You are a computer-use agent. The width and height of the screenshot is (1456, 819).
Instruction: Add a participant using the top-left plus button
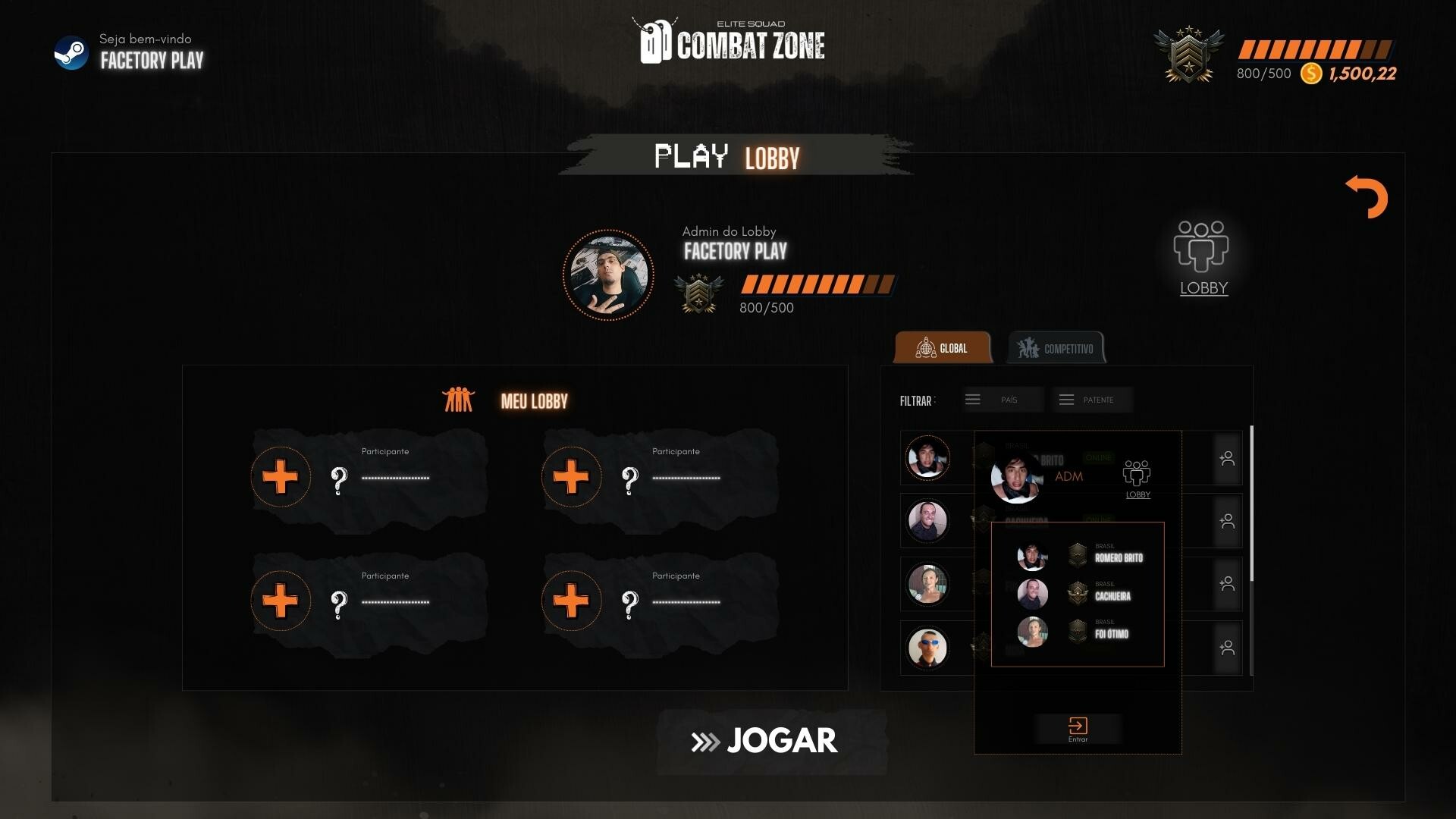[280, 477]
